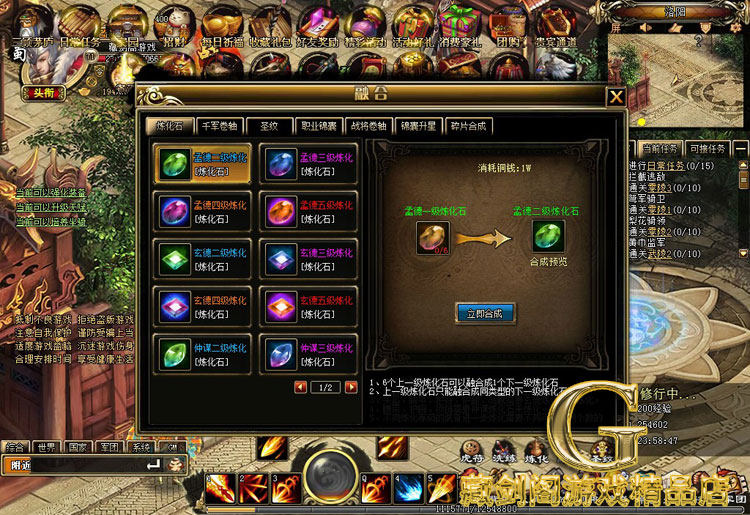Screen dimensions: 750x515
Task: Open the 锦囊升星 tab
Action: pos(418,126)
